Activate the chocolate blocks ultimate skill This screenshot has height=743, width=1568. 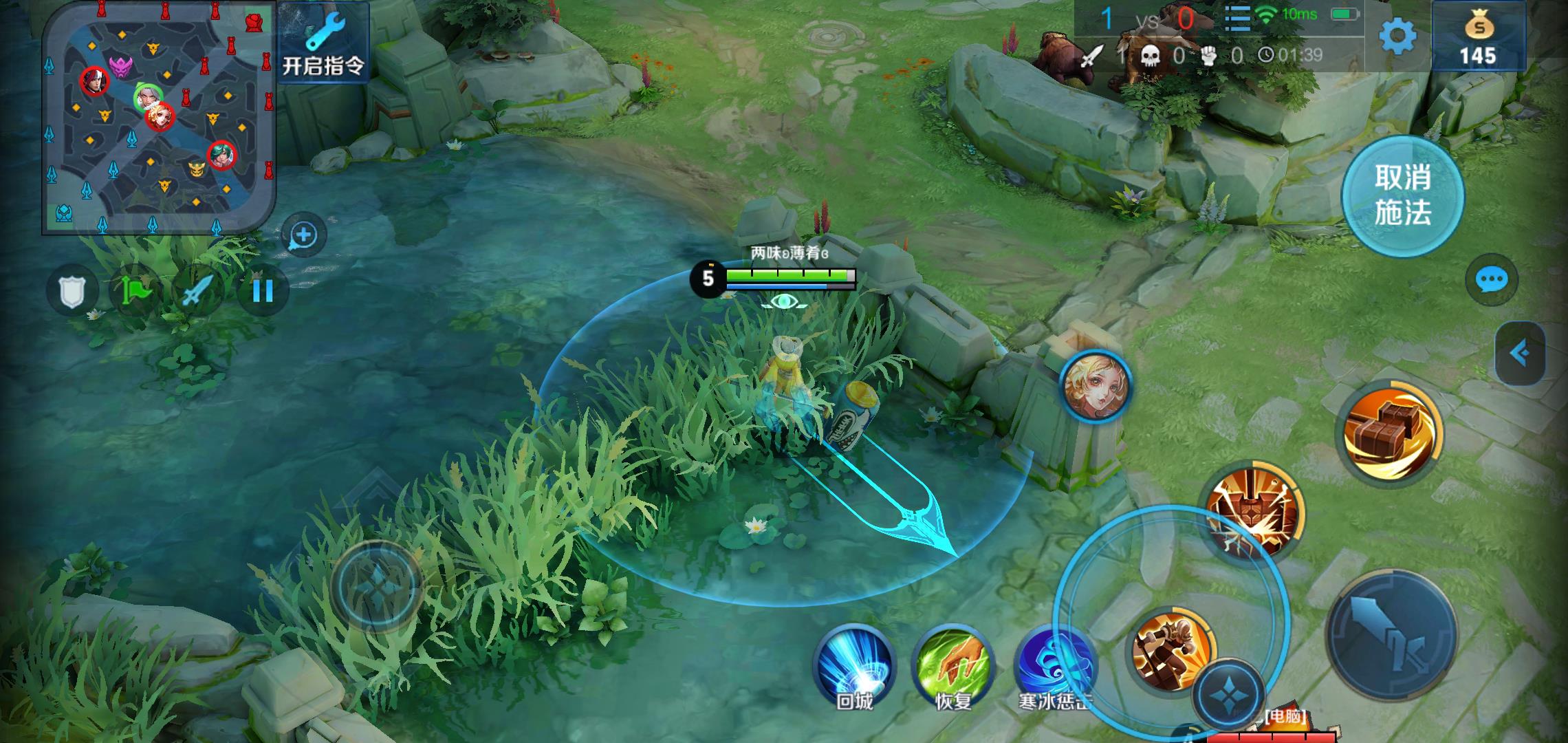pos(1389,432)
